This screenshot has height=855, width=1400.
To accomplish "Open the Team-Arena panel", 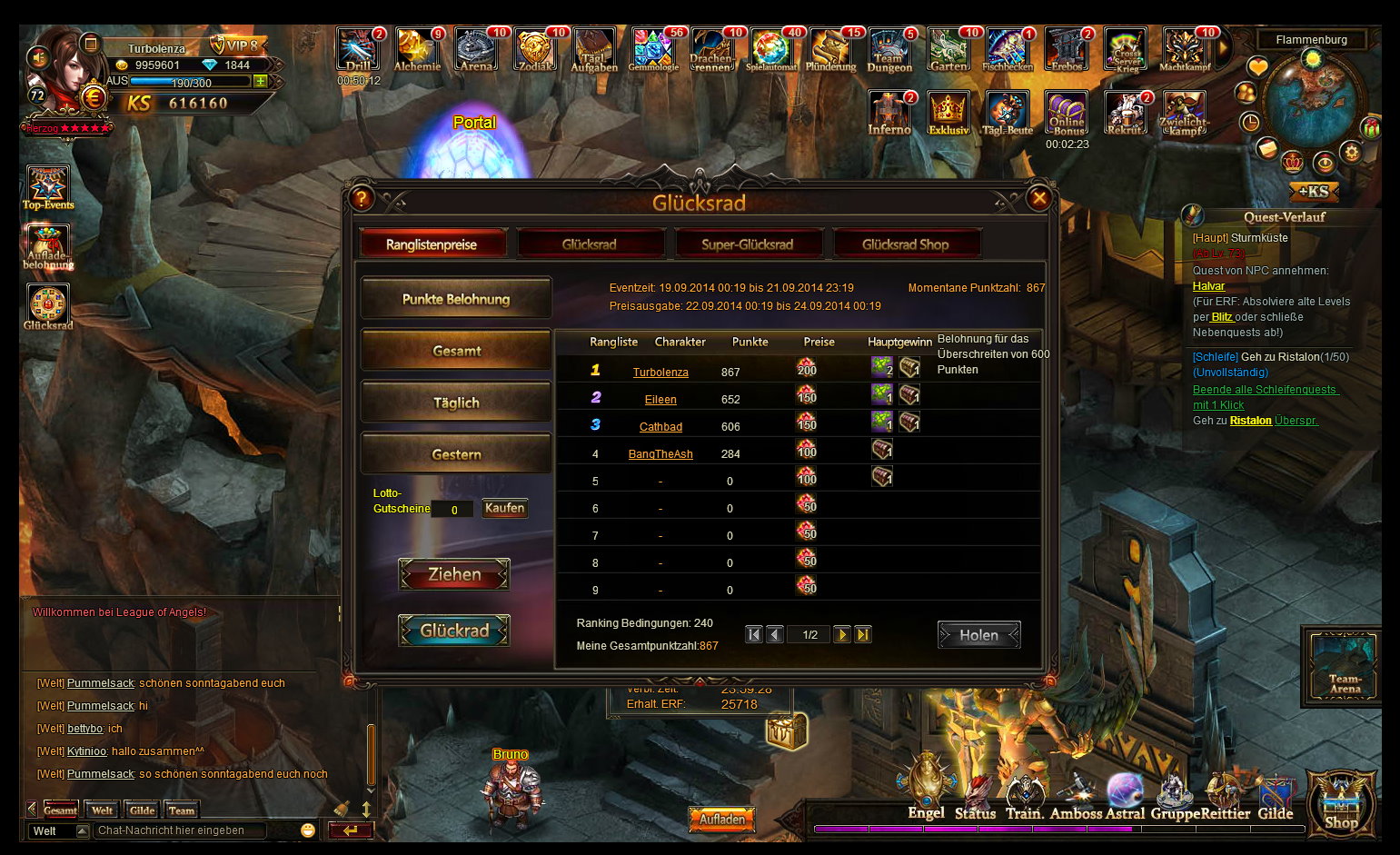I will 1344,666.
